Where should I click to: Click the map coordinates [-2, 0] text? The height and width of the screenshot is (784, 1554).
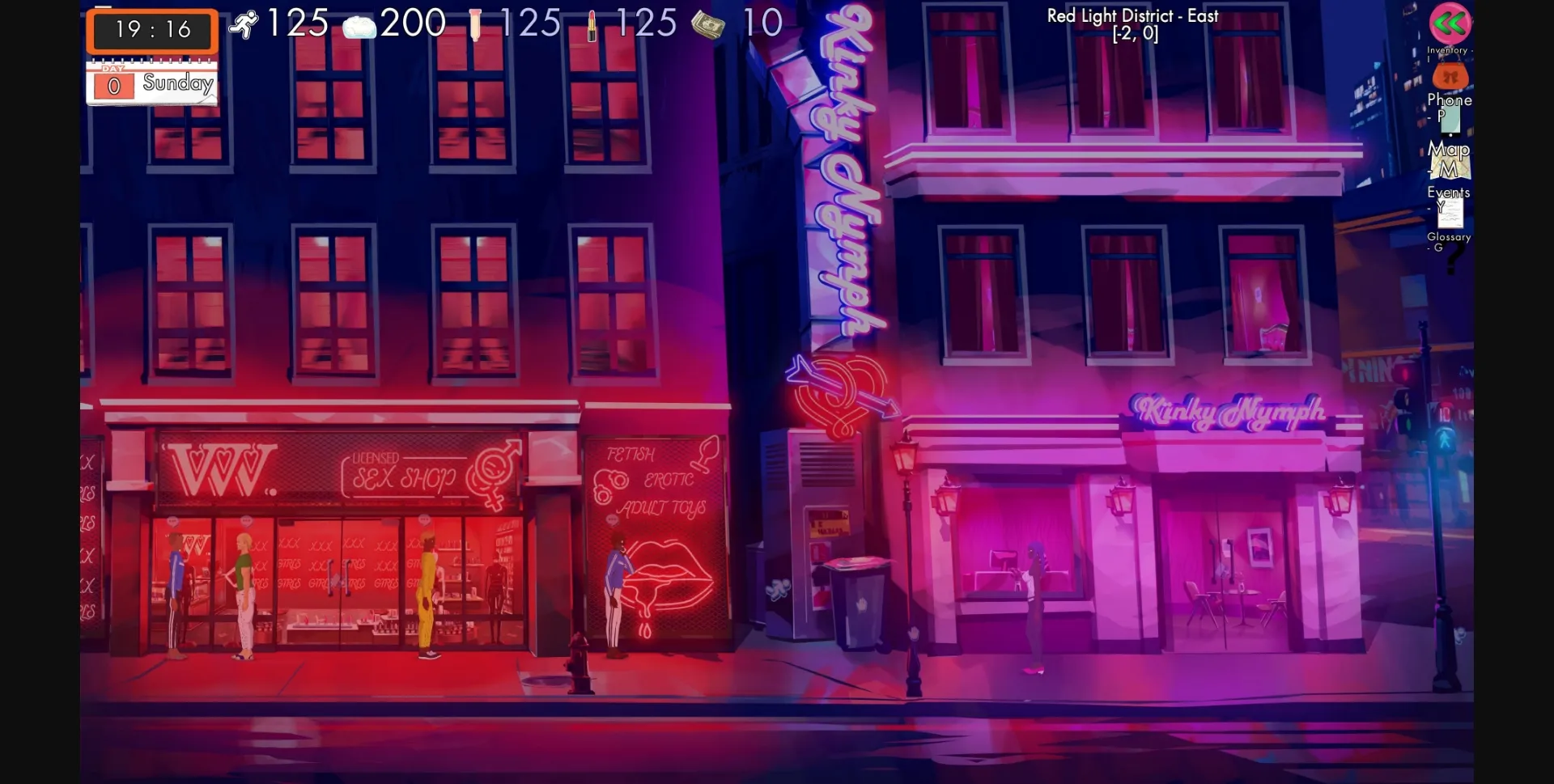pyautogui.click(x=1136, y=33)
